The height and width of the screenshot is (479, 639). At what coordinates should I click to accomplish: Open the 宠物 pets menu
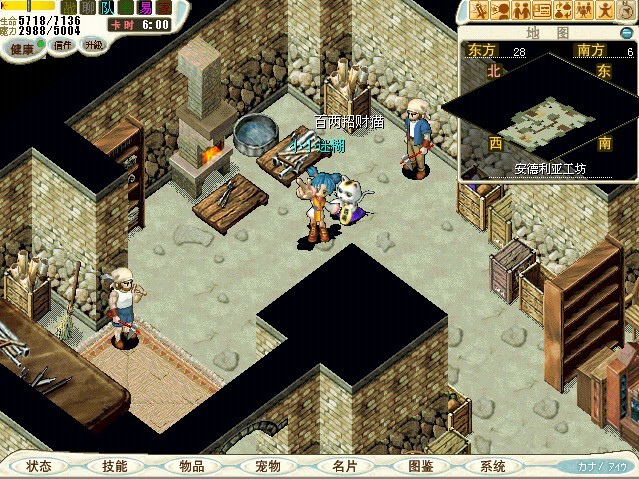(267, 466)
